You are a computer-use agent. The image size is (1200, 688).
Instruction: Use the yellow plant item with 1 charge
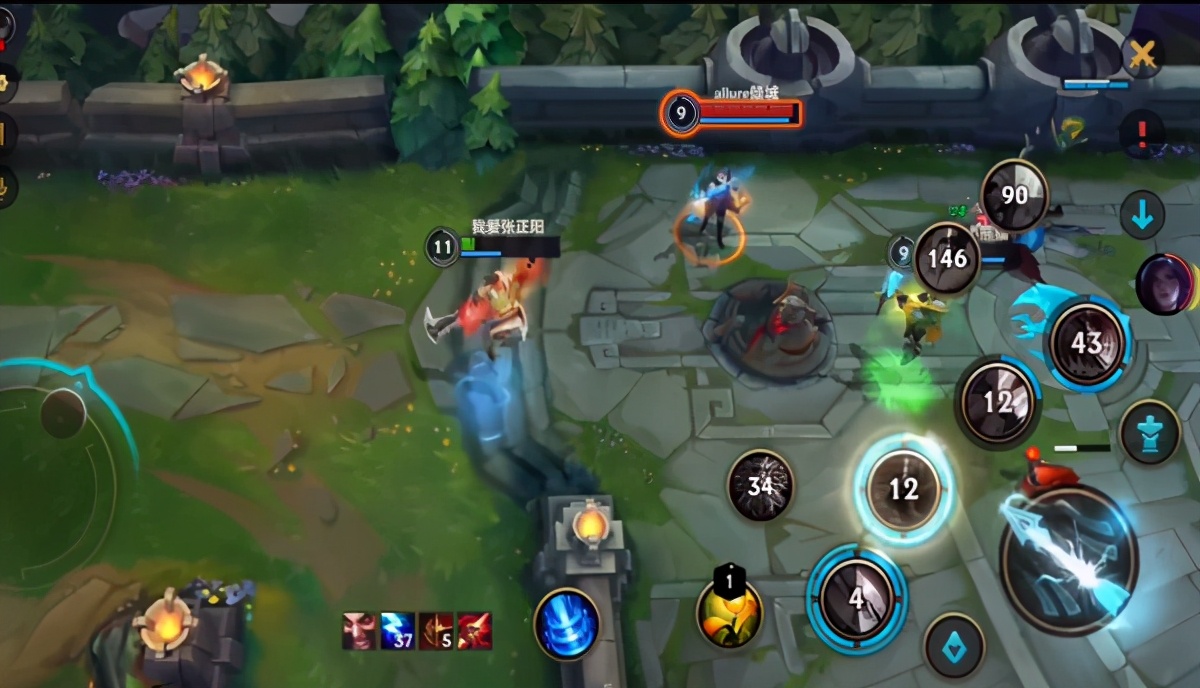[x=729, y=611]
